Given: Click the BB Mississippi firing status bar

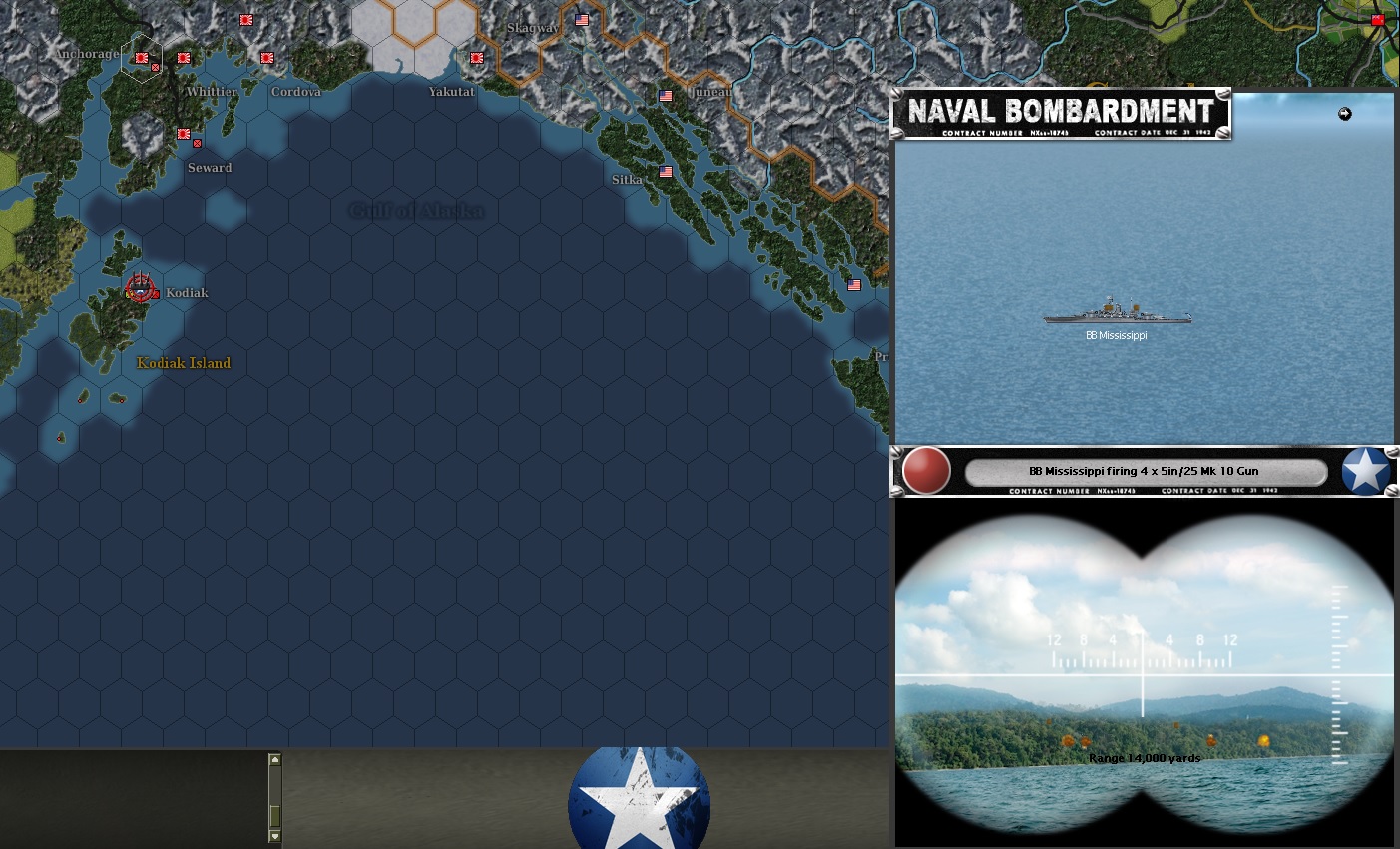Looking at the screenshot, I should [1145, 470].
